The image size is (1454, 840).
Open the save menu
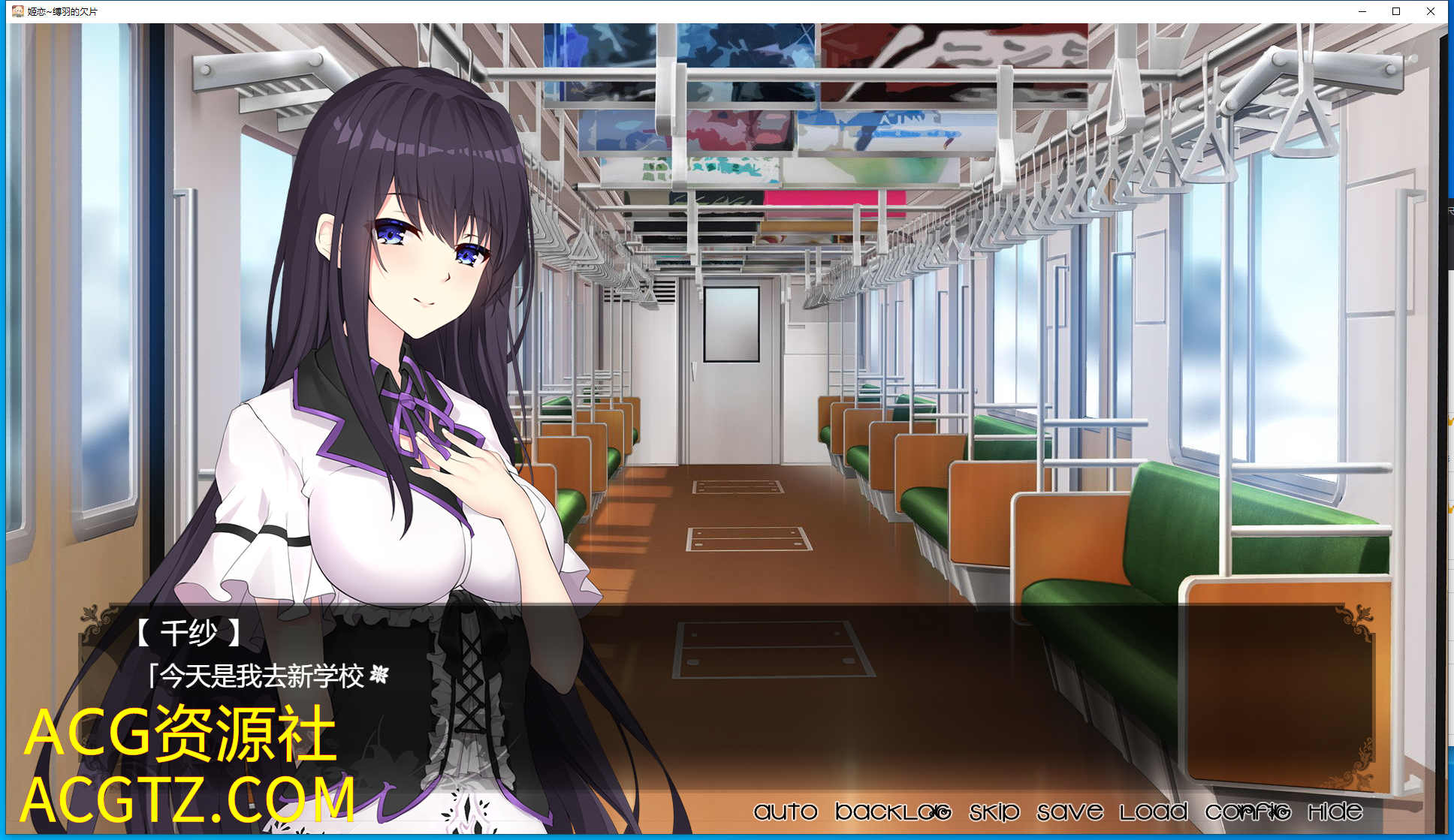click(x=1069, y=811)
